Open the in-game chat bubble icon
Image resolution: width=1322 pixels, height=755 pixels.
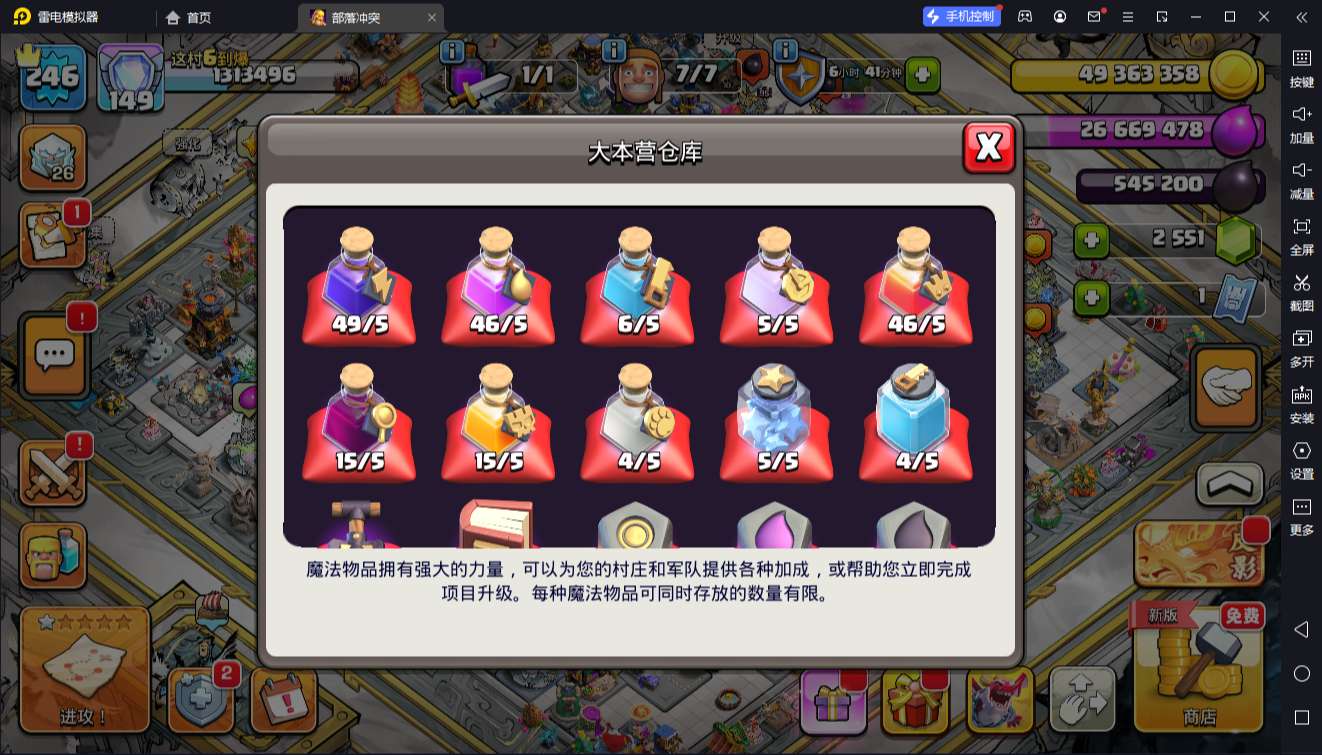coord(53,355)
